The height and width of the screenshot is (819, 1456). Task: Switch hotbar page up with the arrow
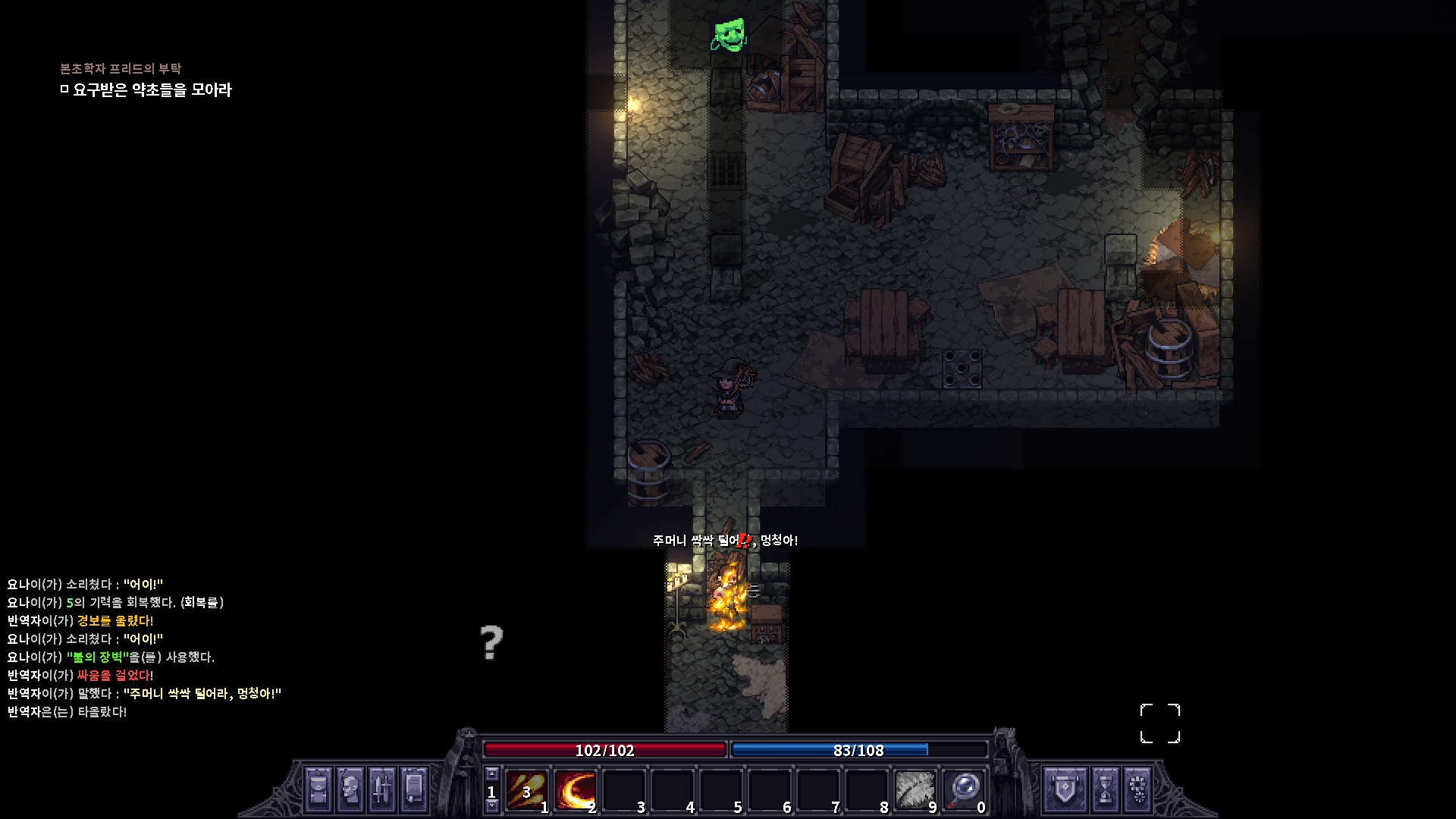click(x=491, y=774)
